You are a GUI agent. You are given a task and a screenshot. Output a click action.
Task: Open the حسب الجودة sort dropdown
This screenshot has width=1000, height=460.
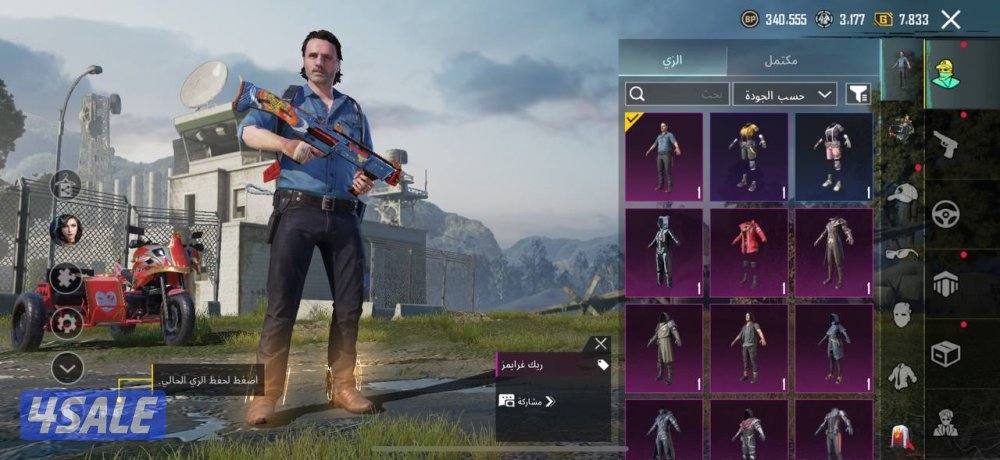coord(785,94)
